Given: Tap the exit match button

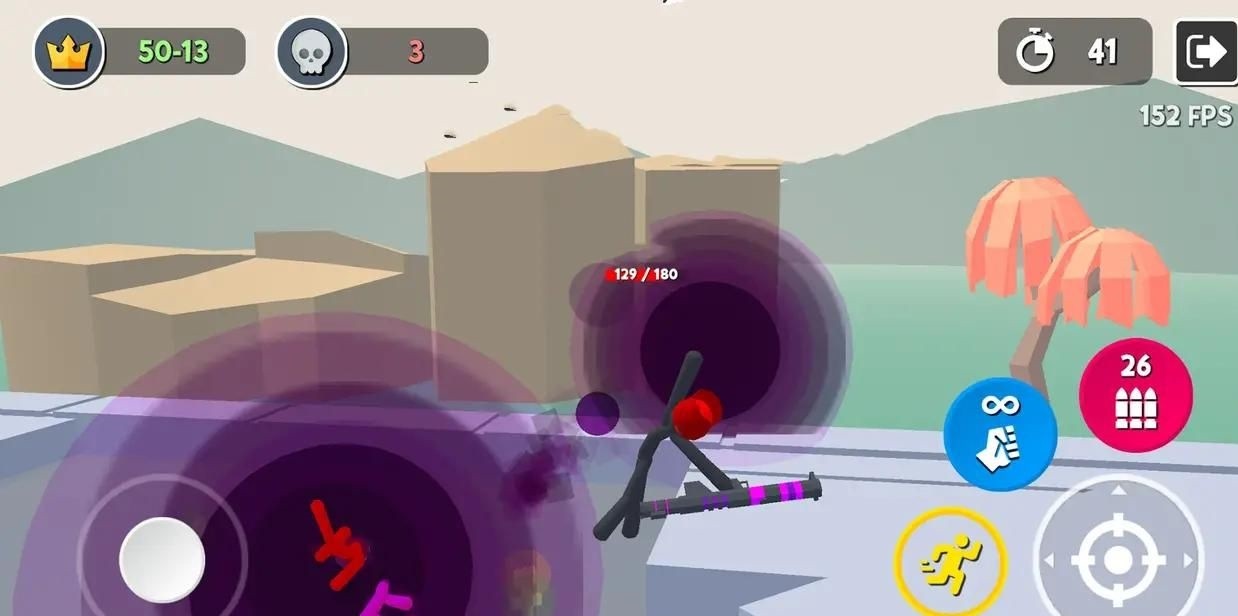Looking at the screenshot, I should [1205, 52].
